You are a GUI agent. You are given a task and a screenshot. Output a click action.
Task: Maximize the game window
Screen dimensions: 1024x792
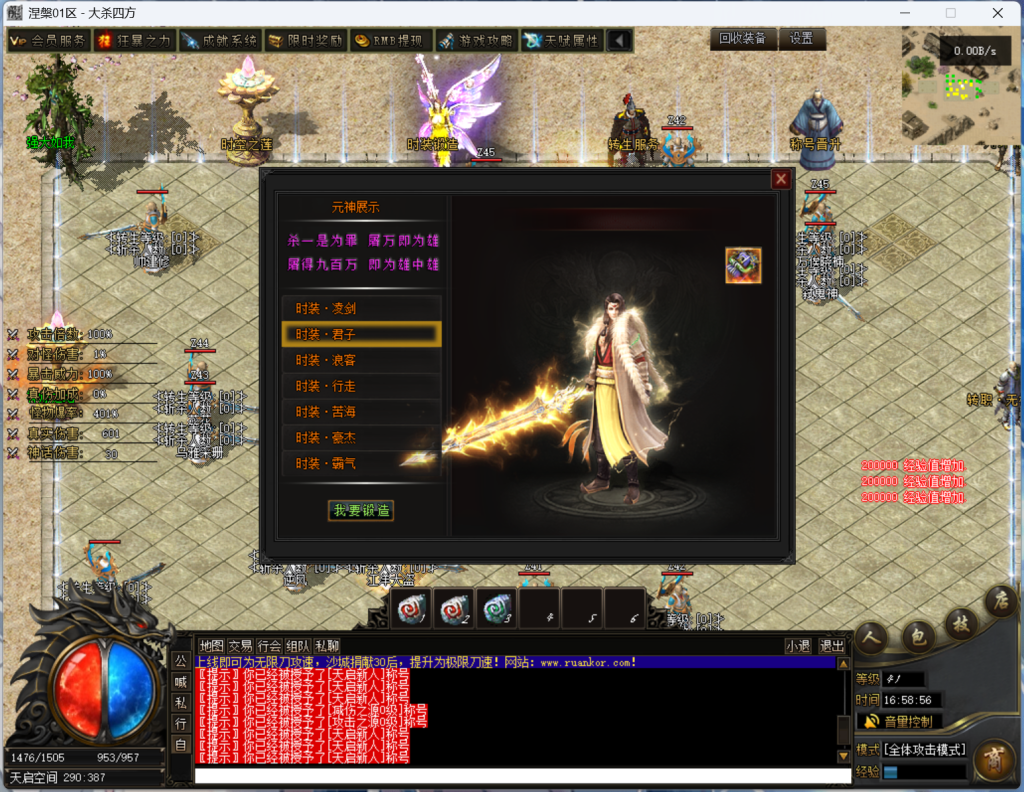(x=950, y=13)
